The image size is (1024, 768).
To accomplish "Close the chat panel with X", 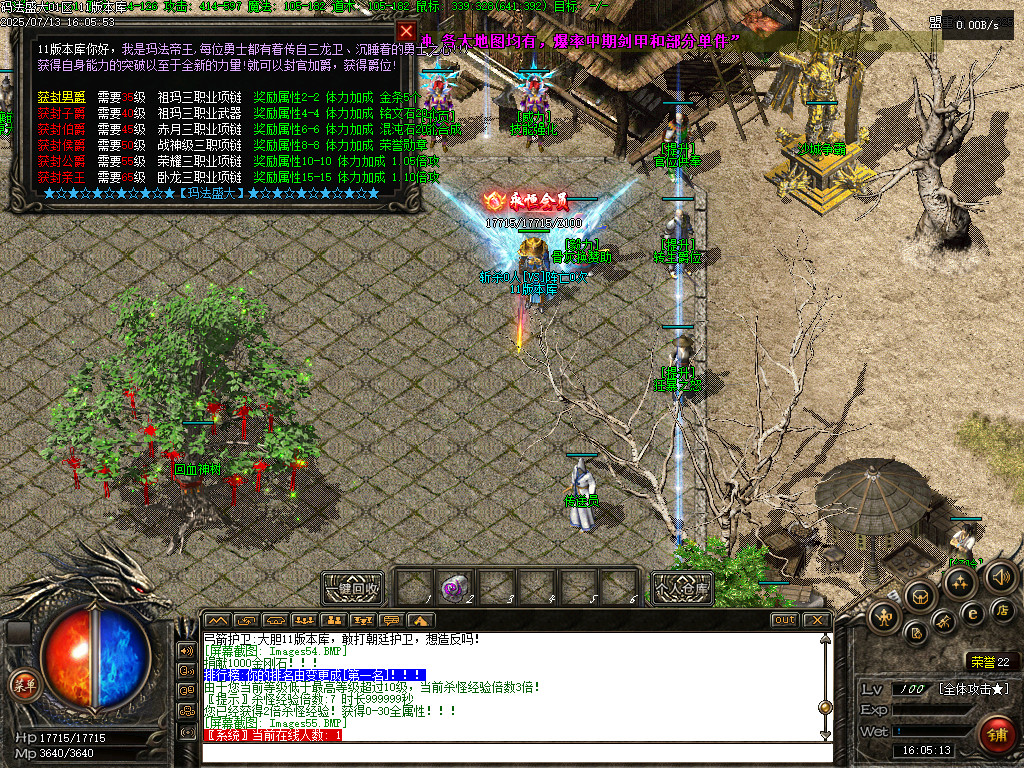I will pos(817,620).
